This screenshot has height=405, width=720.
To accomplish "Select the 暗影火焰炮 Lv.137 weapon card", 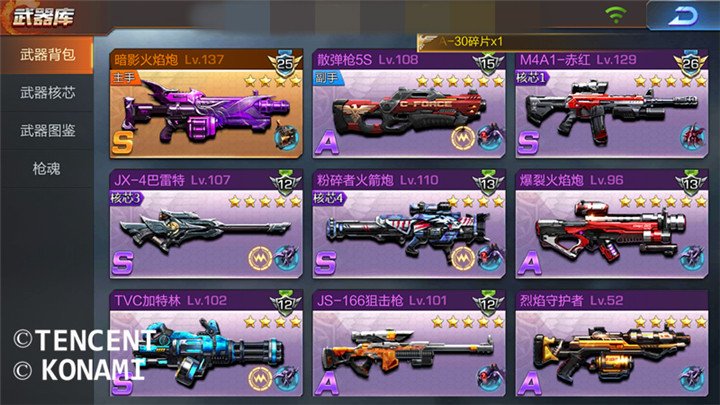I will point(206,105).
